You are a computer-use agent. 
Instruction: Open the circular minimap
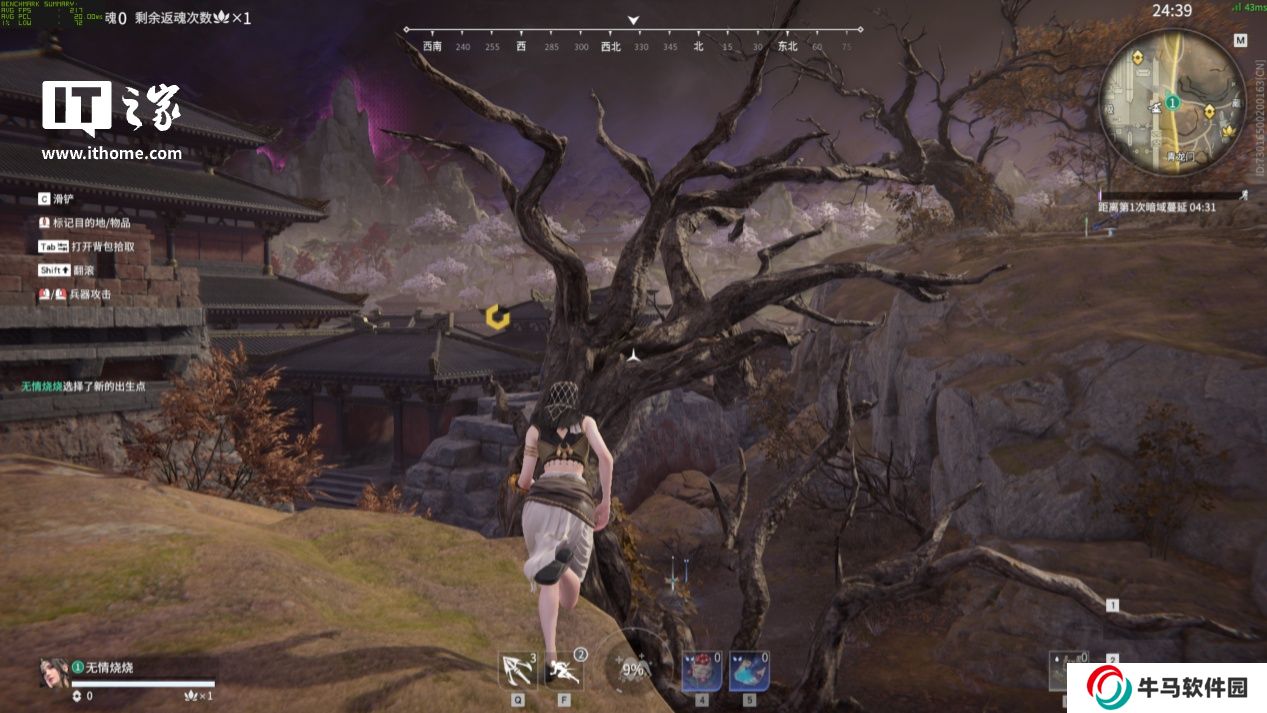1171,102
